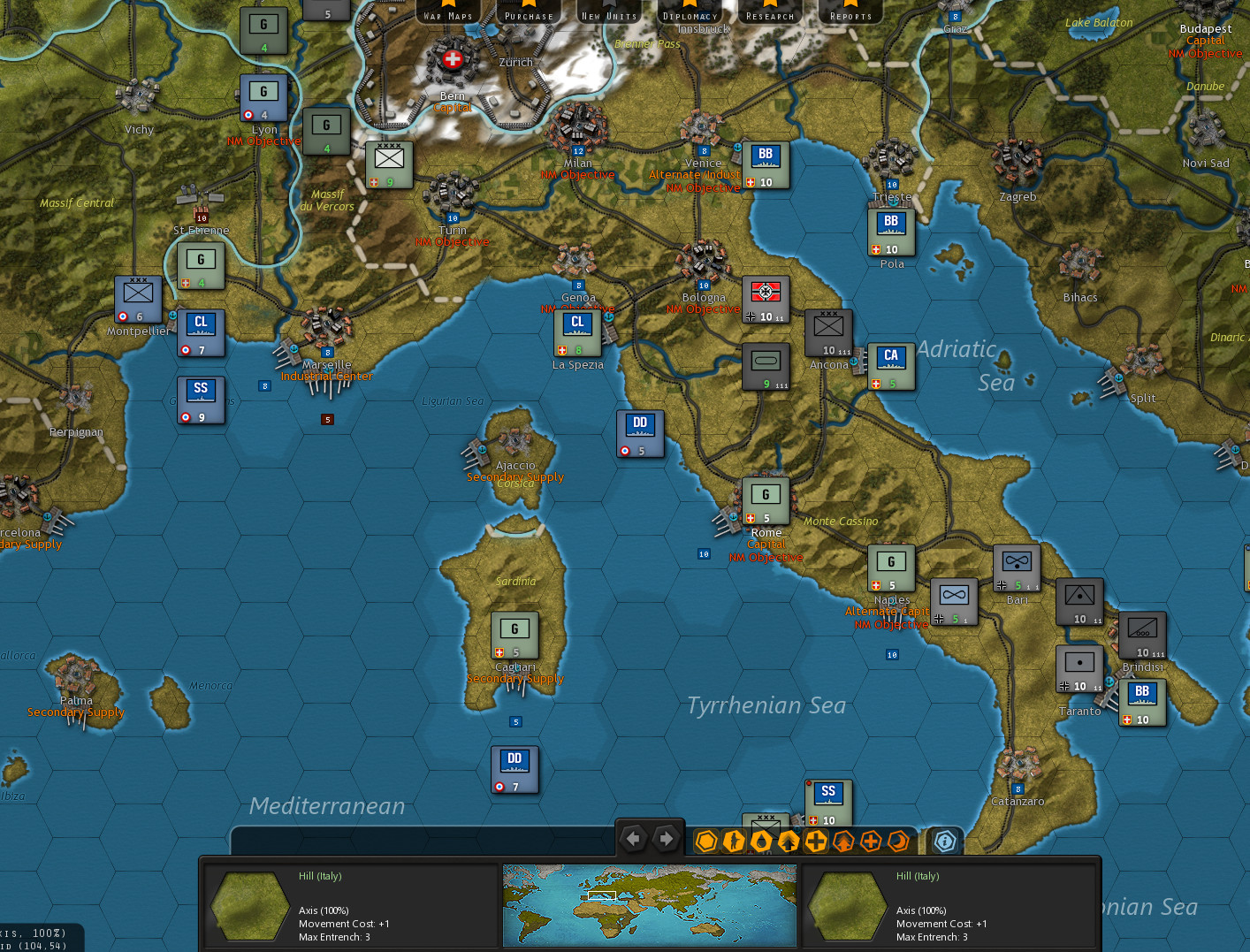
Task: Click the left arrow to cycle previous unit
Action: [633, 837]
